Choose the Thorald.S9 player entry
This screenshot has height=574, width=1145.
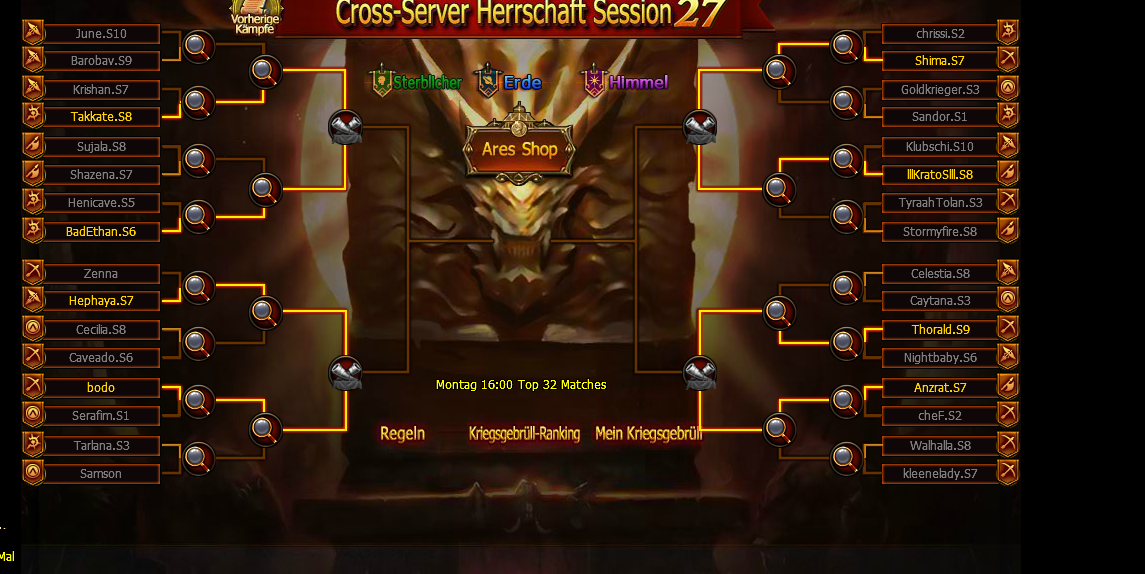point(939,330)
